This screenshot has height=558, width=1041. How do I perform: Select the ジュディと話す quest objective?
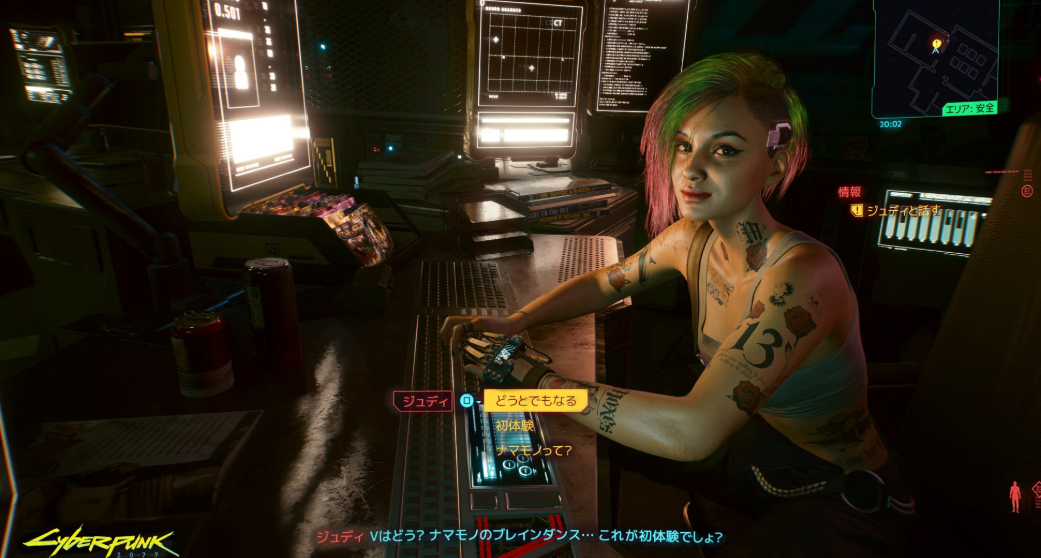(x=902, y=210)
